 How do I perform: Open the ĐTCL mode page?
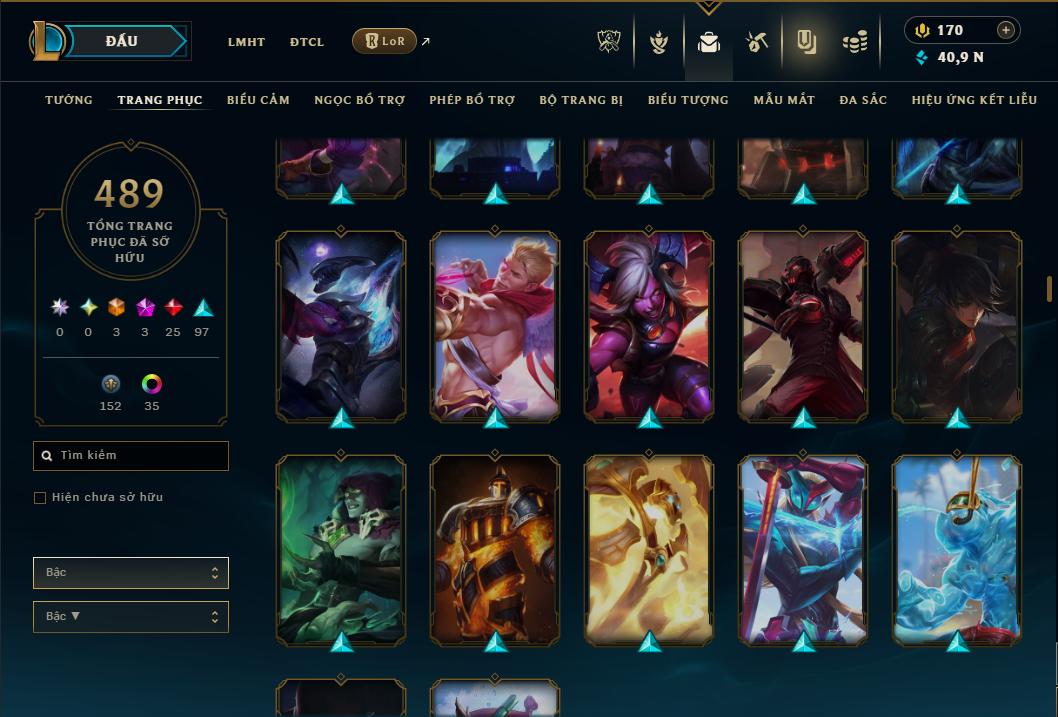(x=307, y=42)
